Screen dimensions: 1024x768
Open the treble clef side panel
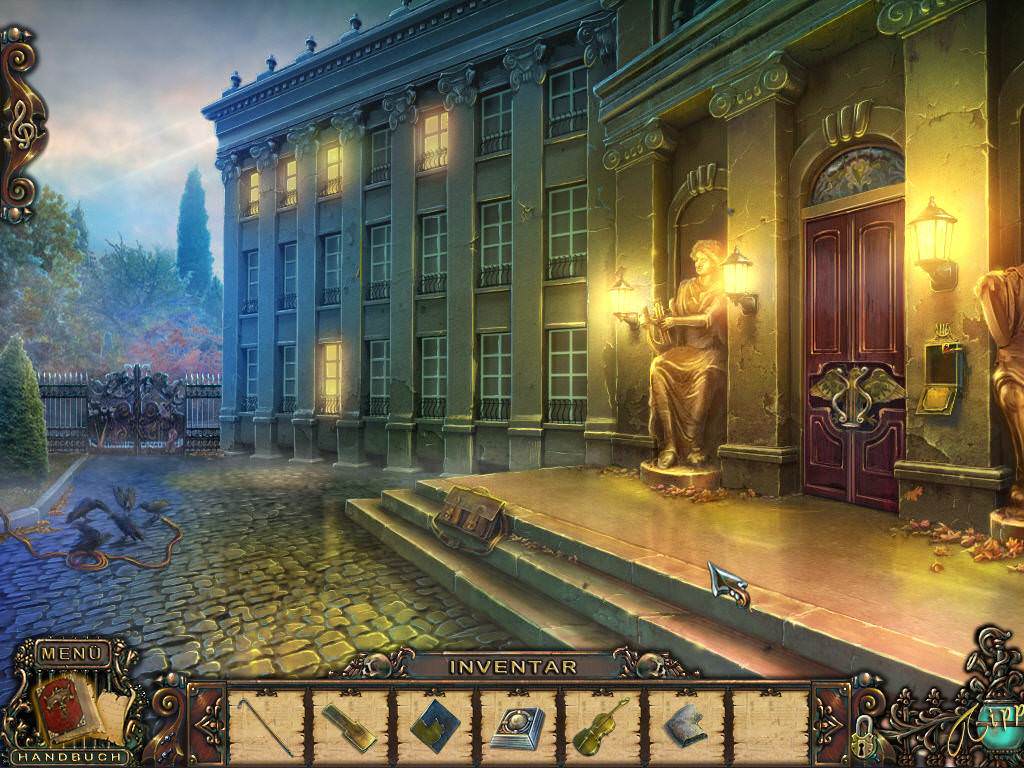[x=23, y=128]
